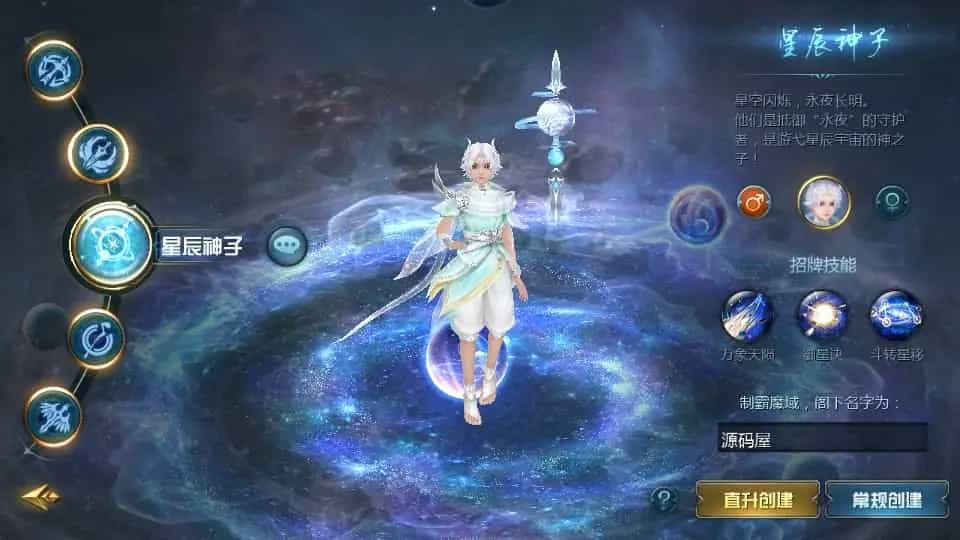Choose the white-haired character portrait

pos(823,202)
